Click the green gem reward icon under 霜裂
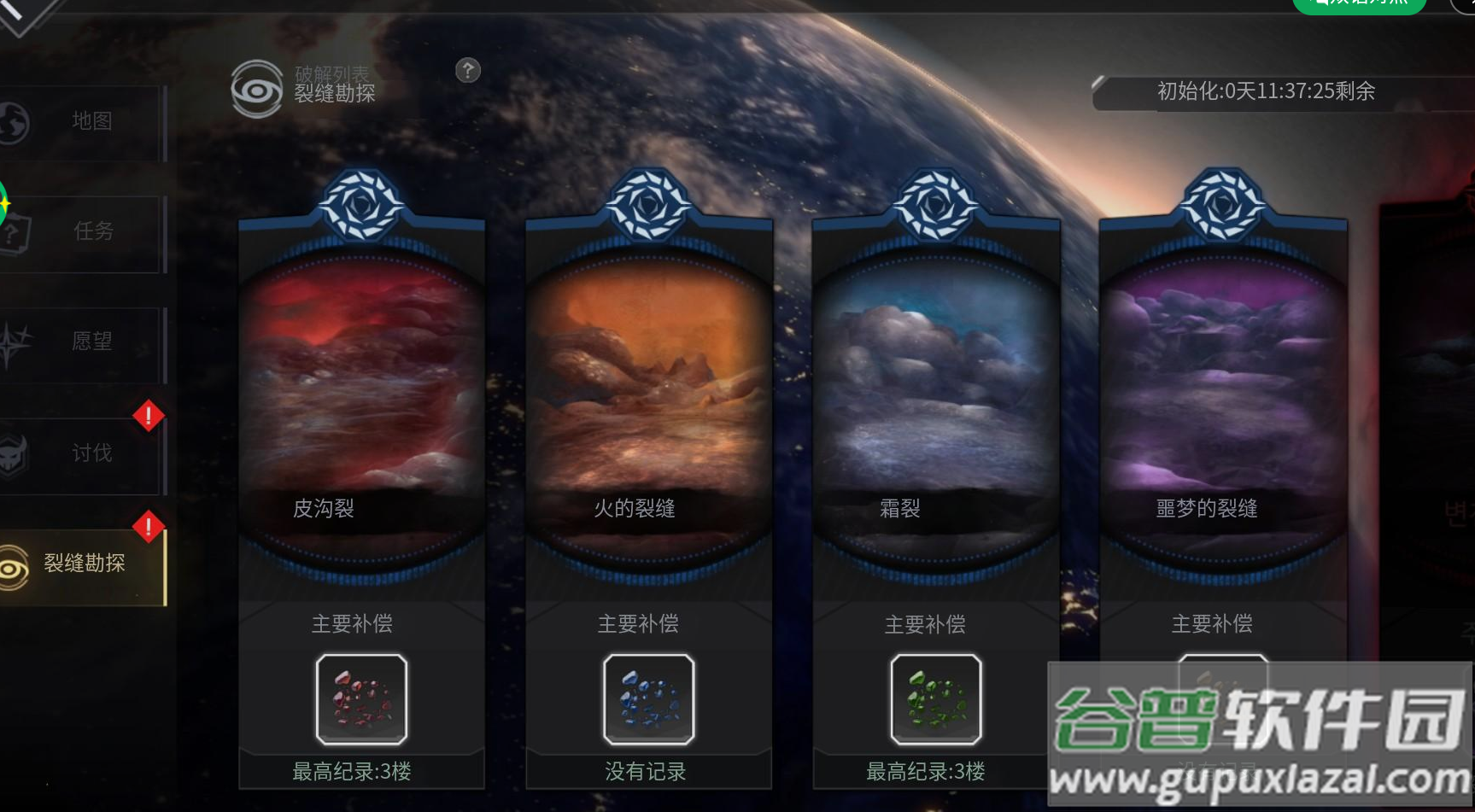This screenshot has width=1475, height=812. point(934,698)
